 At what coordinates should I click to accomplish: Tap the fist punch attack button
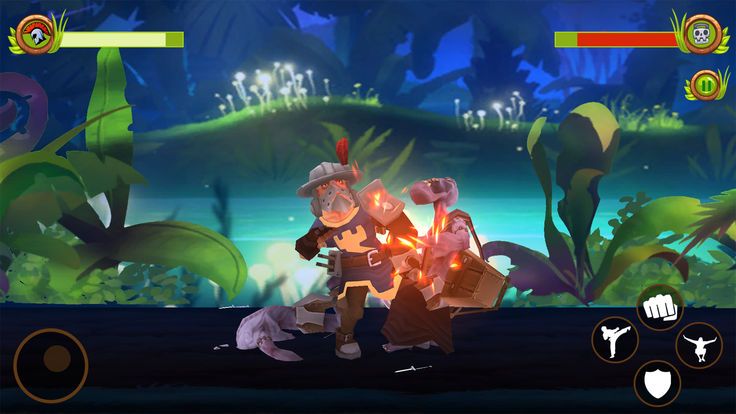(x=660, y=307)
